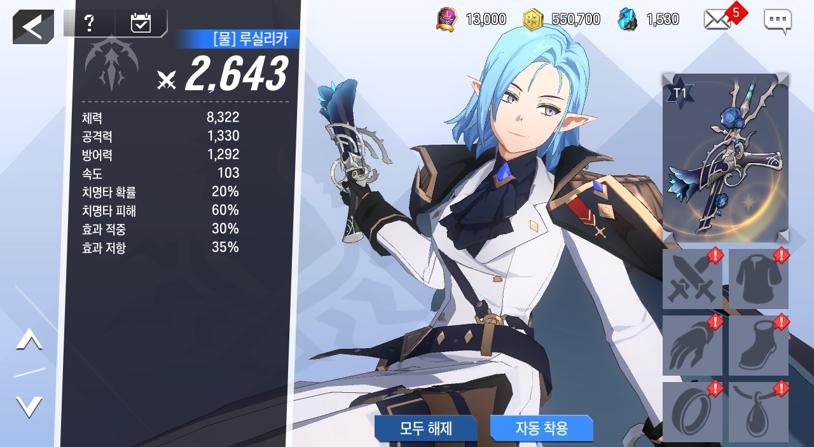814x447 pixels.
Task: Tap the purple gem currency icon
Action: coord(446,19)
